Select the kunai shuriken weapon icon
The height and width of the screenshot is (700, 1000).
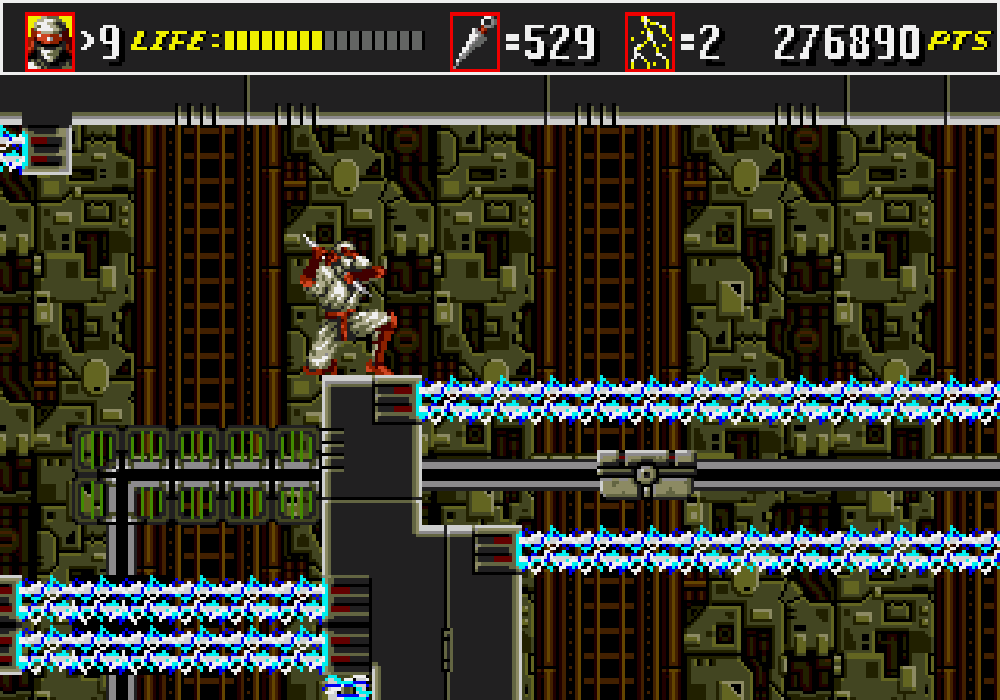pos(475,42)
